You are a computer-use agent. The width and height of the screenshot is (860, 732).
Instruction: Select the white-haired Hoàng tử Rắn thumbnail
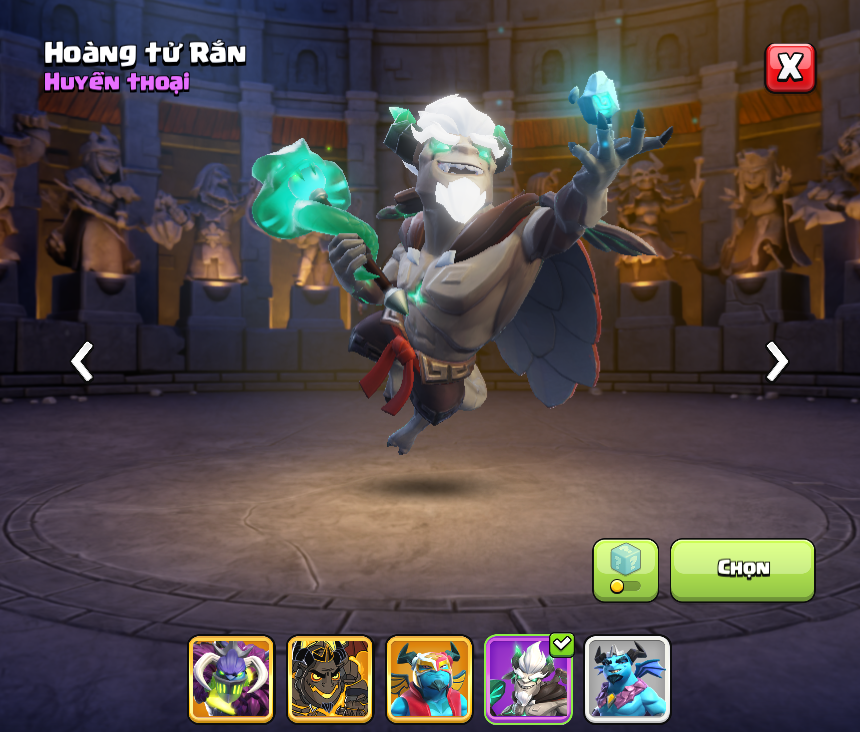coord(528,679)
